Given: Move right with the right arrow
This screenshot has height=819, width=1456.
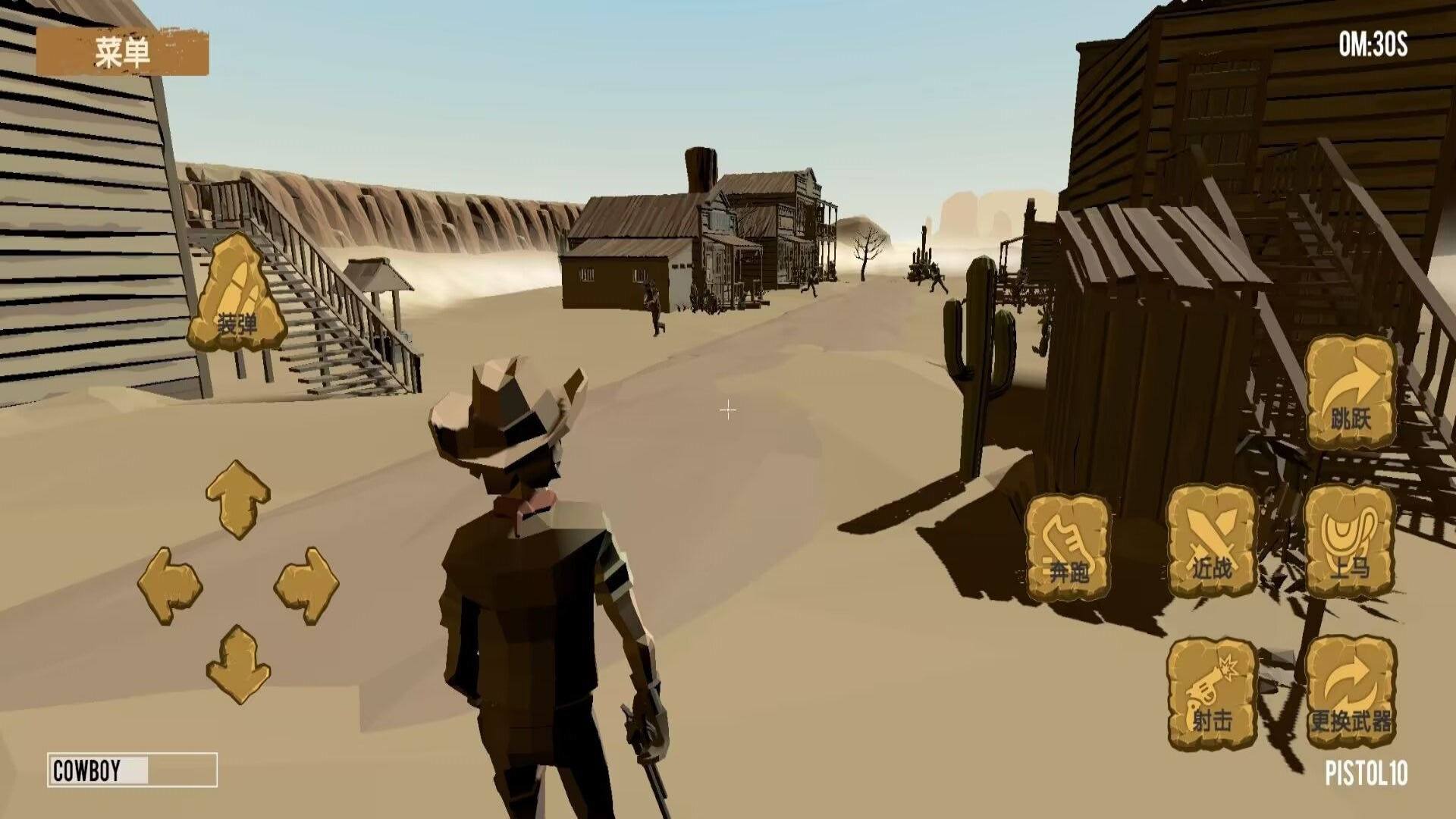Looking at the screenshot, I should coord(306,586).
